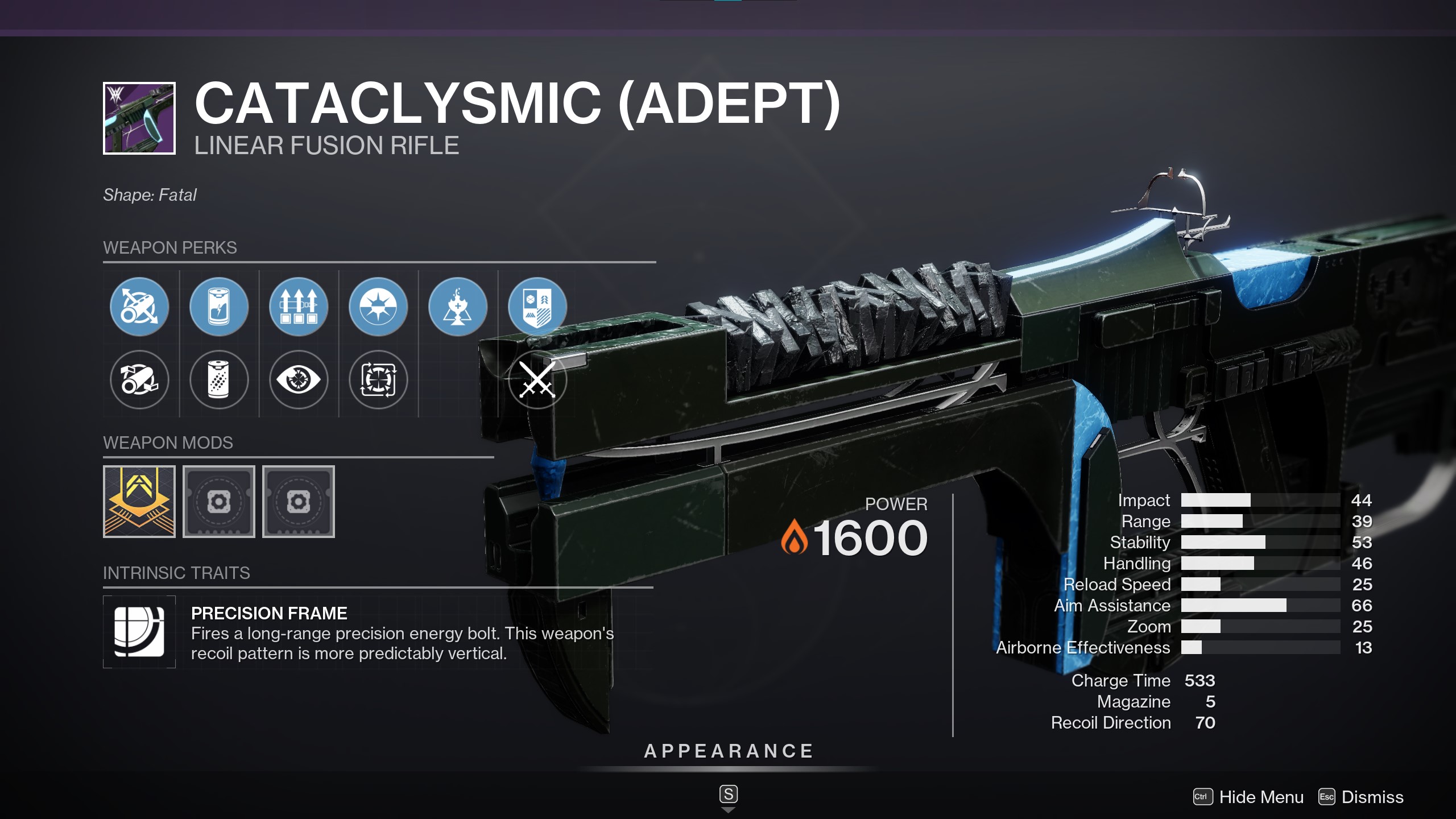Screen dimensions: 1456x819
Task: Open the gold Adept weapon mod slot
Action: click(139, 502)
